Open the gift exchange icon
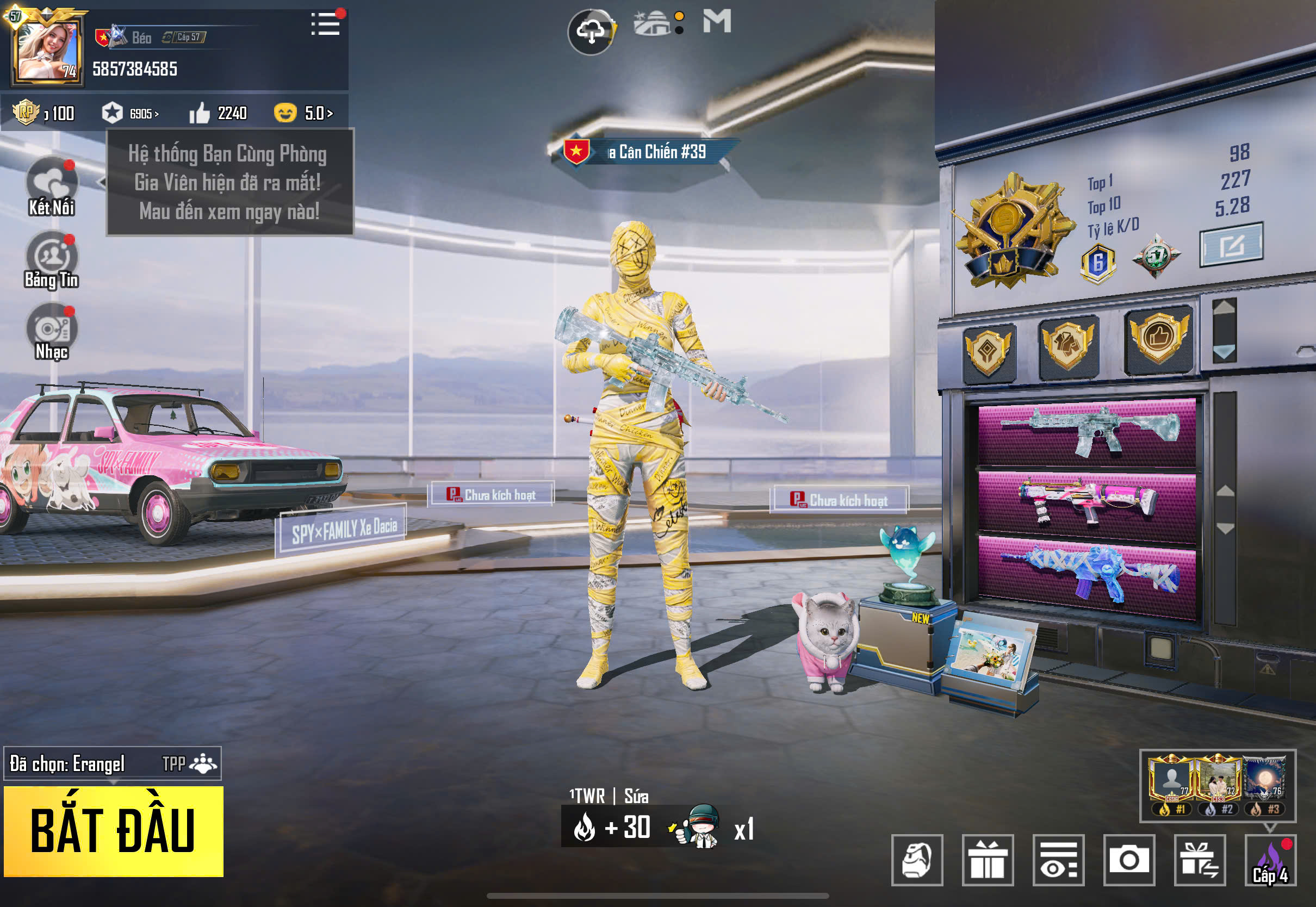This screenshot has width=1316, height=907. (1200, 860)
